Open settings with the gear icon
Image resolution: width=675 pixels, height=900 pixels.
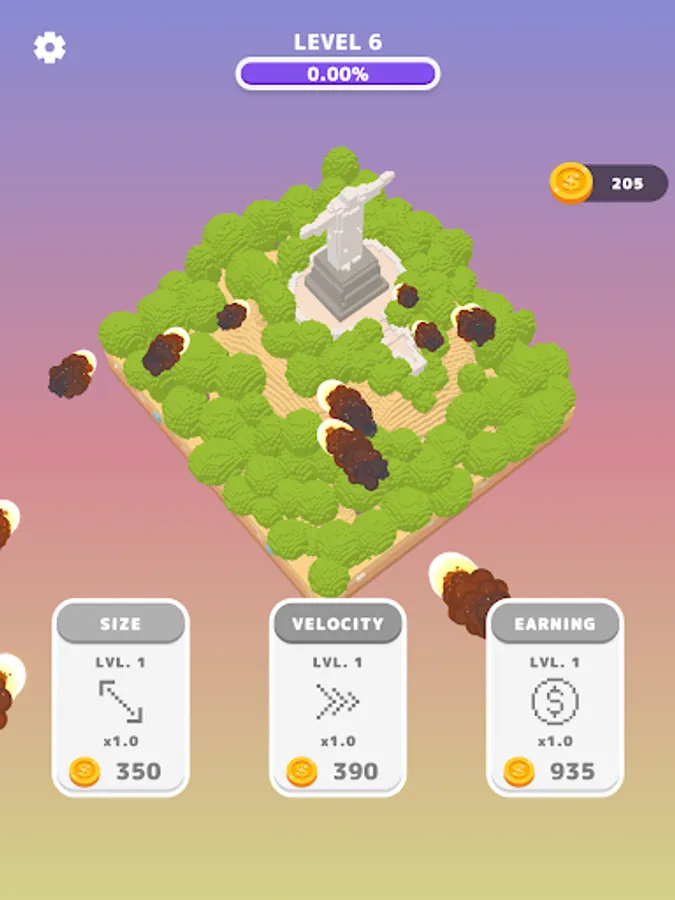(50, 48)
